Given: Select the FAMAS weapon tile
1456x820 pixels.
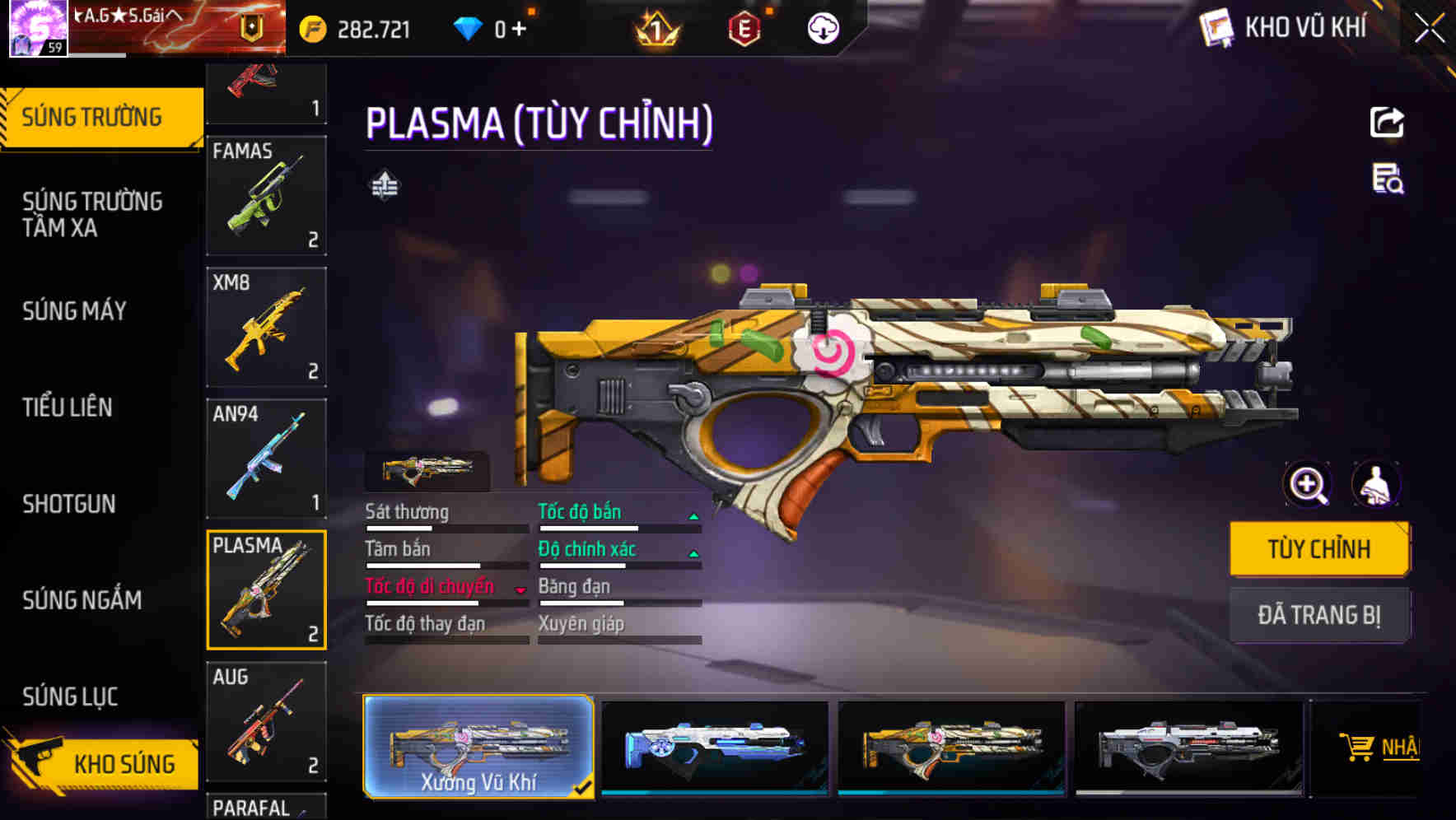Looking at the screenshot, I should (266, 196).
